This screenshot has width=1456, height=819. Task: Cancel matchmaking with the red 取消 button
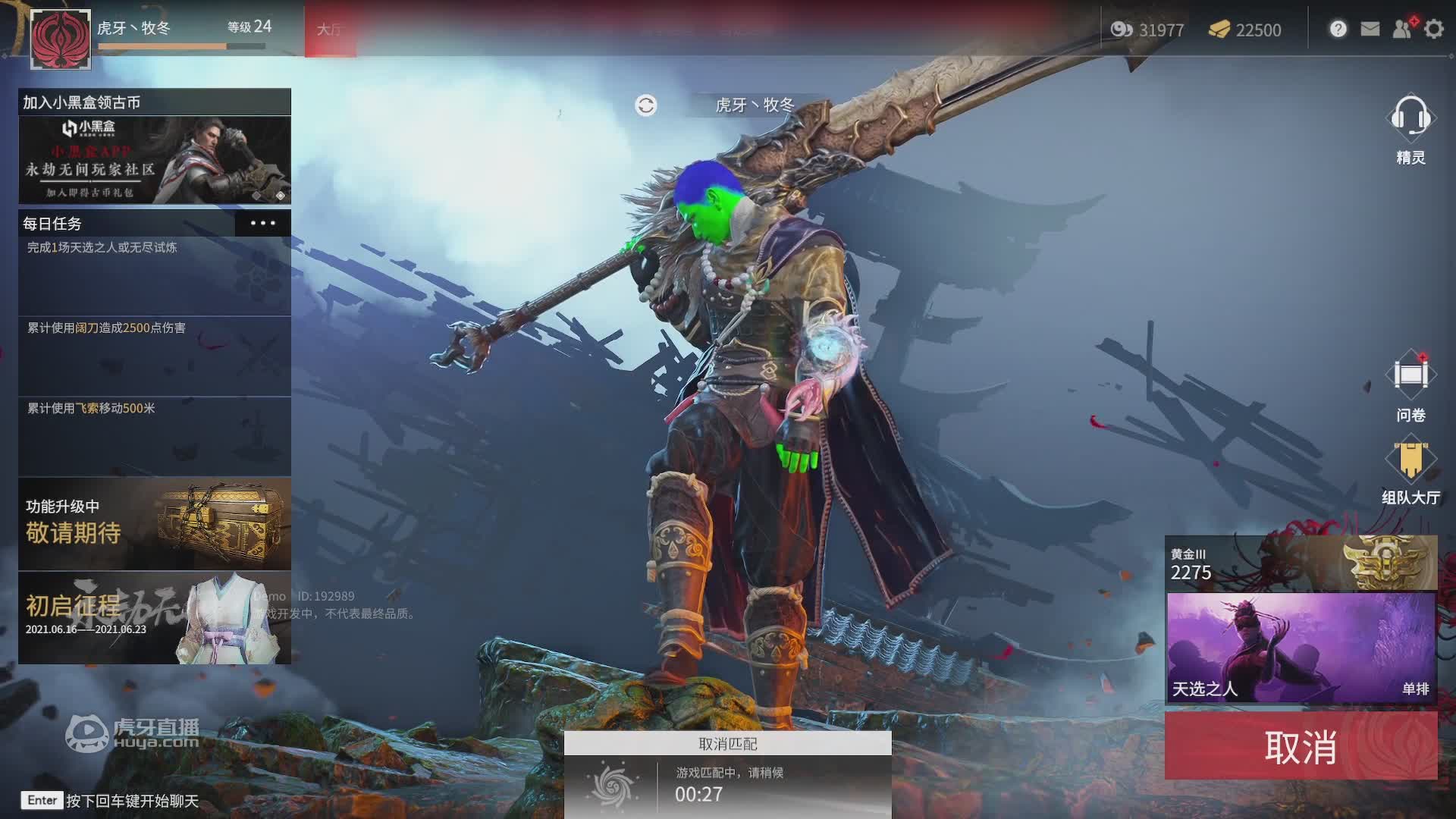pyautogui.click(x=1301, y=747)
